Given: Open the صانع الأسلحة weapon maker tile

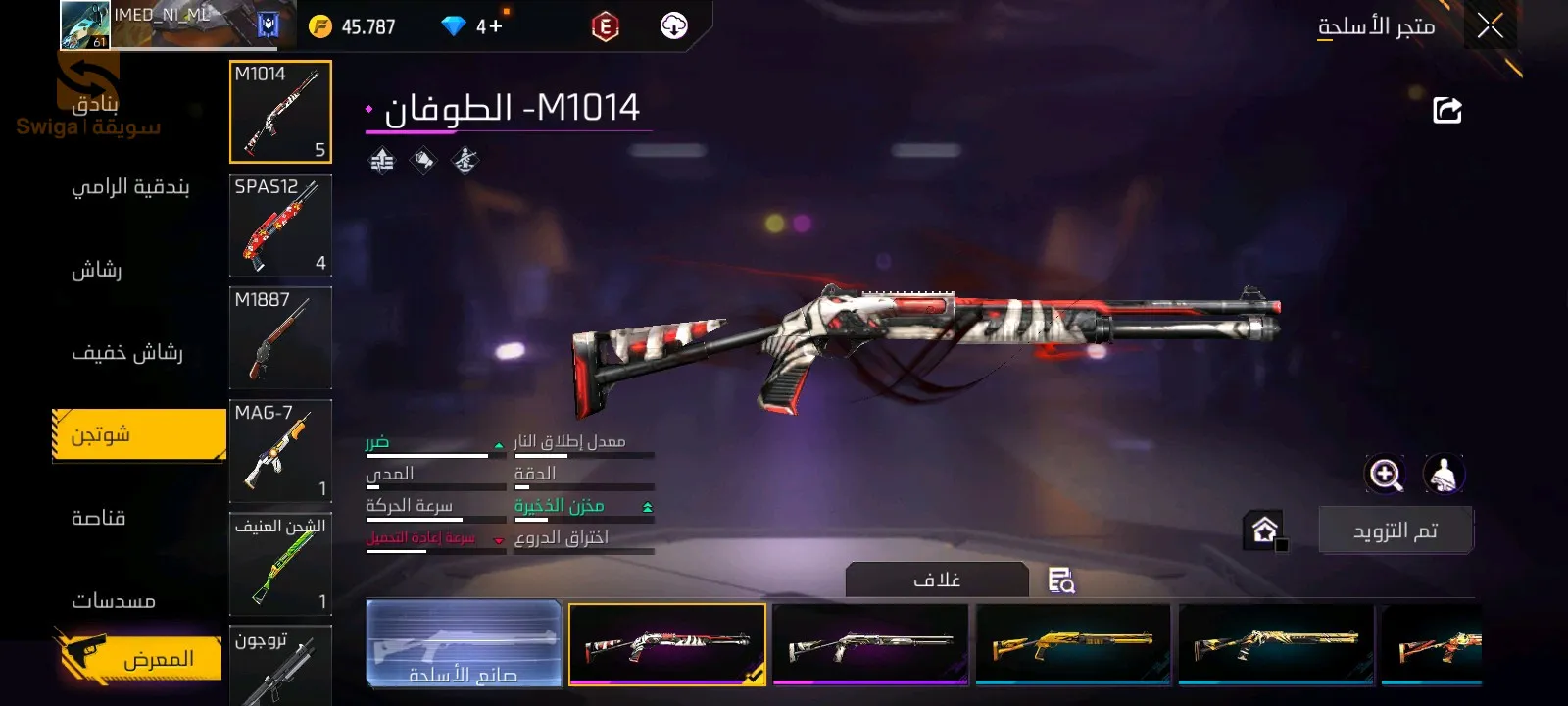Looking at the screenshot, I should tap(464, 643).
